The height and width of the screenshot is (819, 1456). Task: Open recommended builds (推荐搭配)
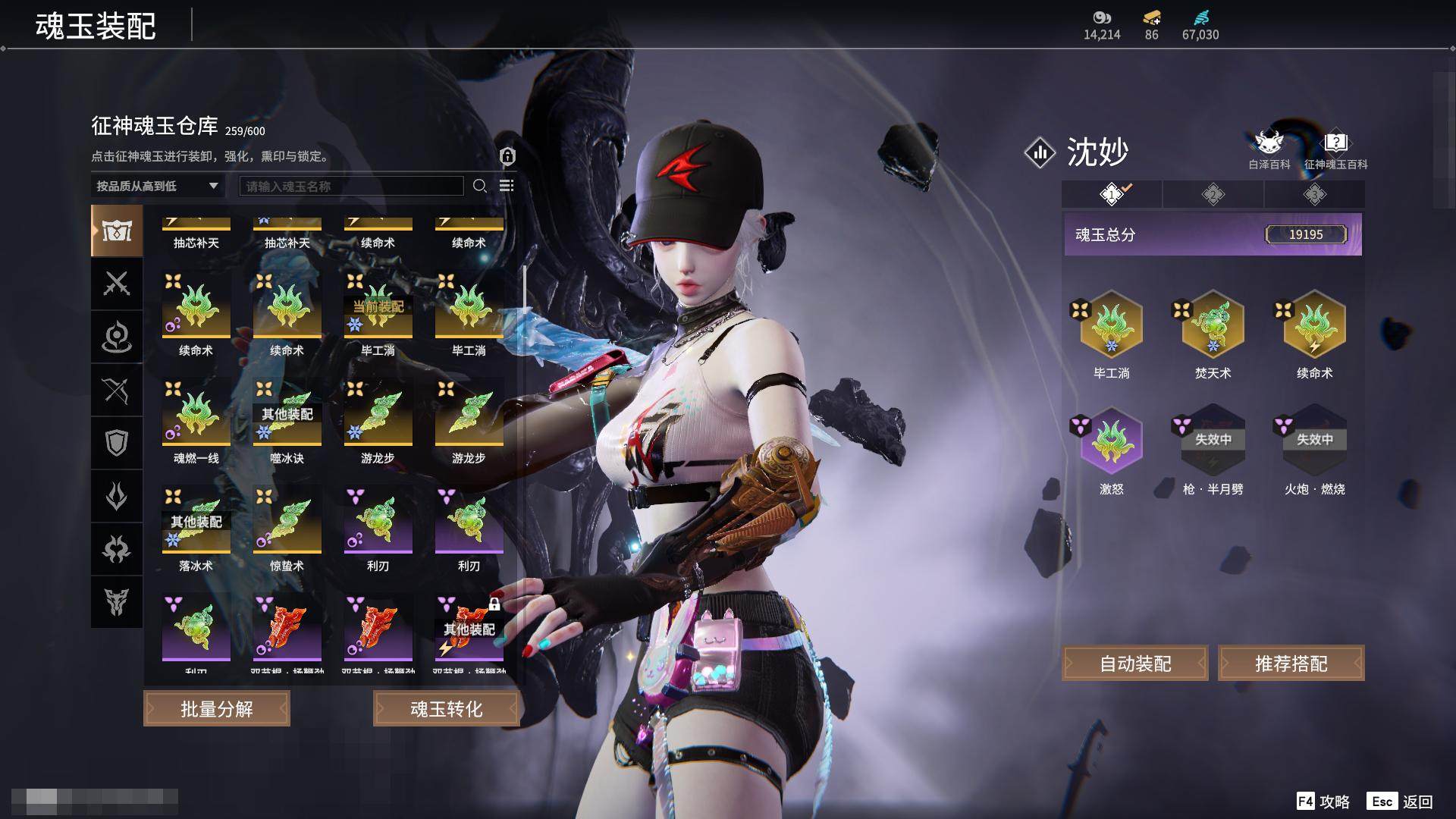click(x=1291, y=664)
